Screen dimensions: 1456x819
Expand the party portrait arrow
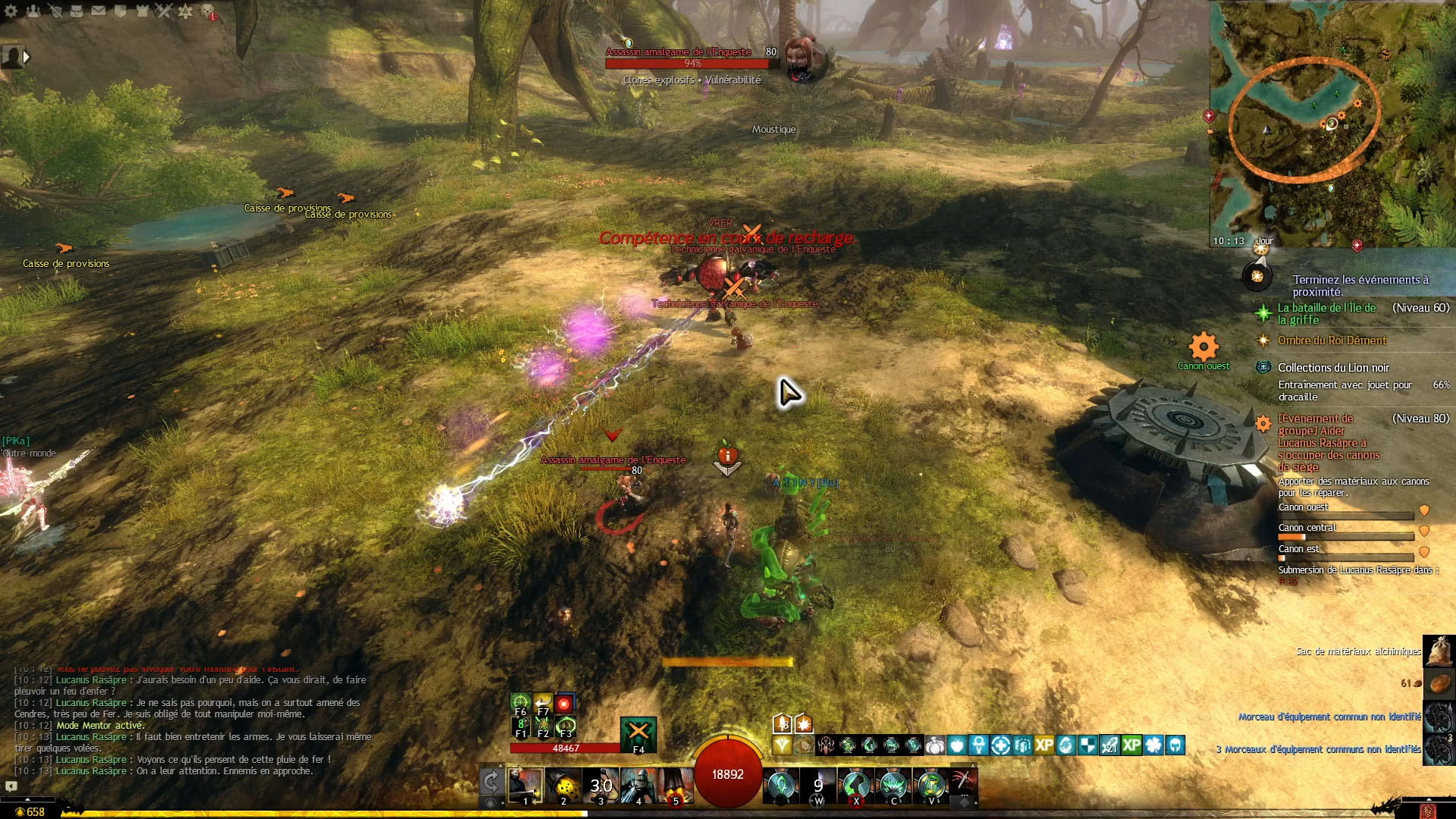pos(27,56)
